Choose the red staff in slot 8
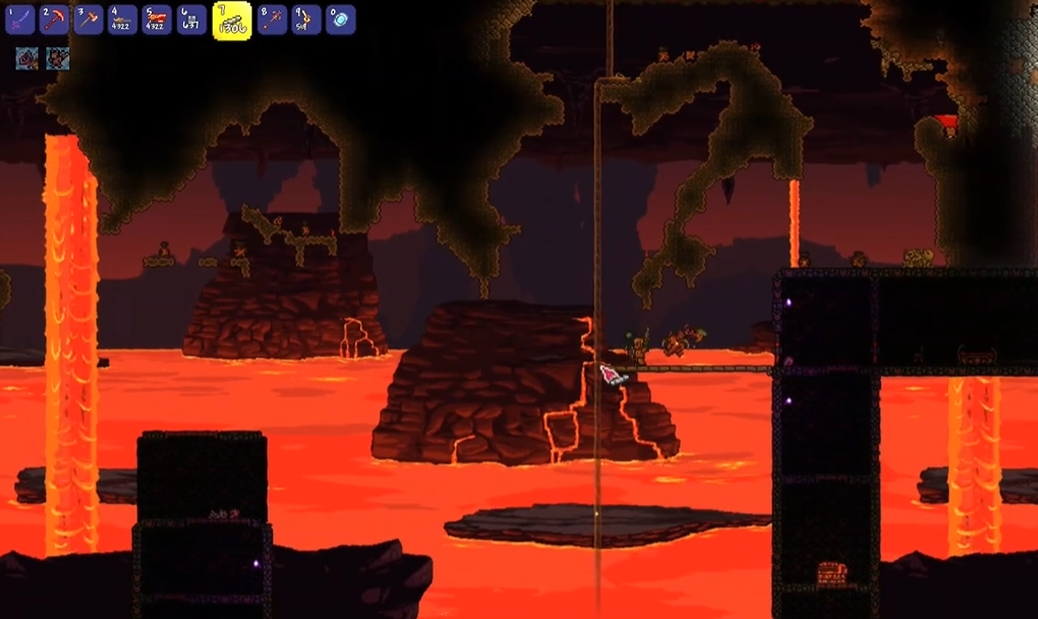1038x619 pixels. (x=272, y=19)
